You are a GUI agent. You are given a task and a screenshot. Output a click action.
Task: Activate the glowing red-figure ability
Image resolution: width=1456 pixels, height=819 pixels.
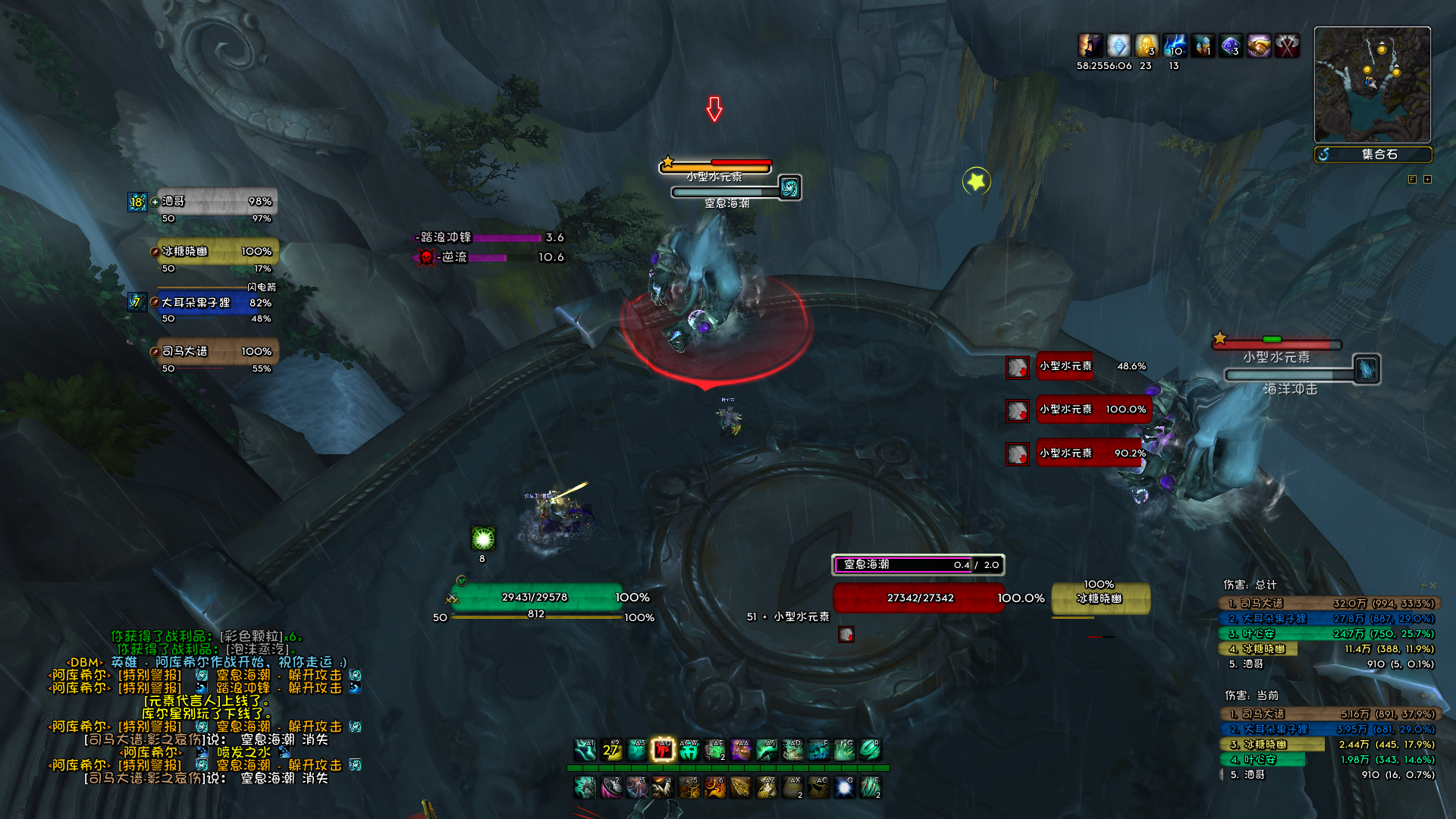tap(663, 750)
